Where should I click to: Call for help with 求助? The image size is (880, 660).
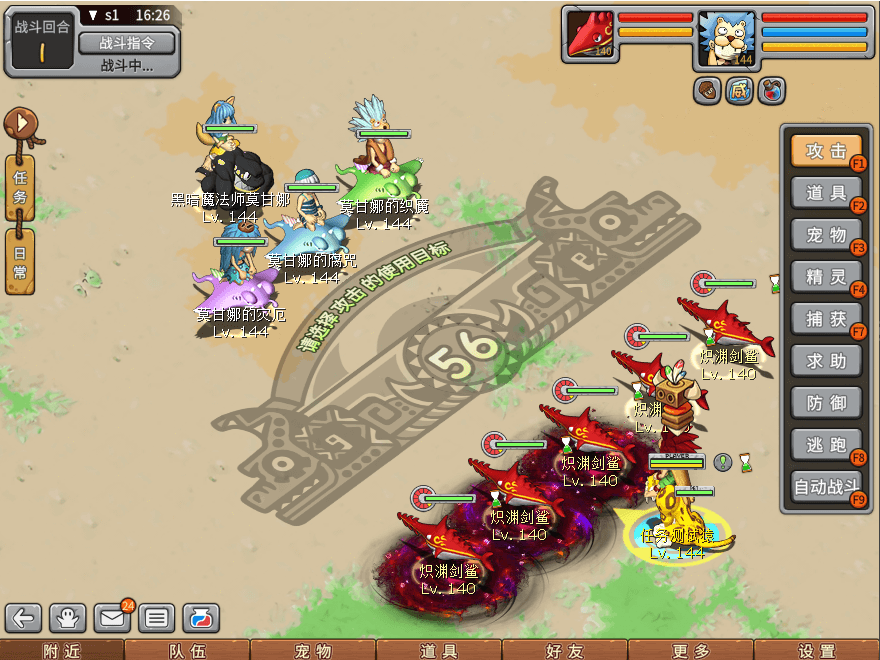826,361
